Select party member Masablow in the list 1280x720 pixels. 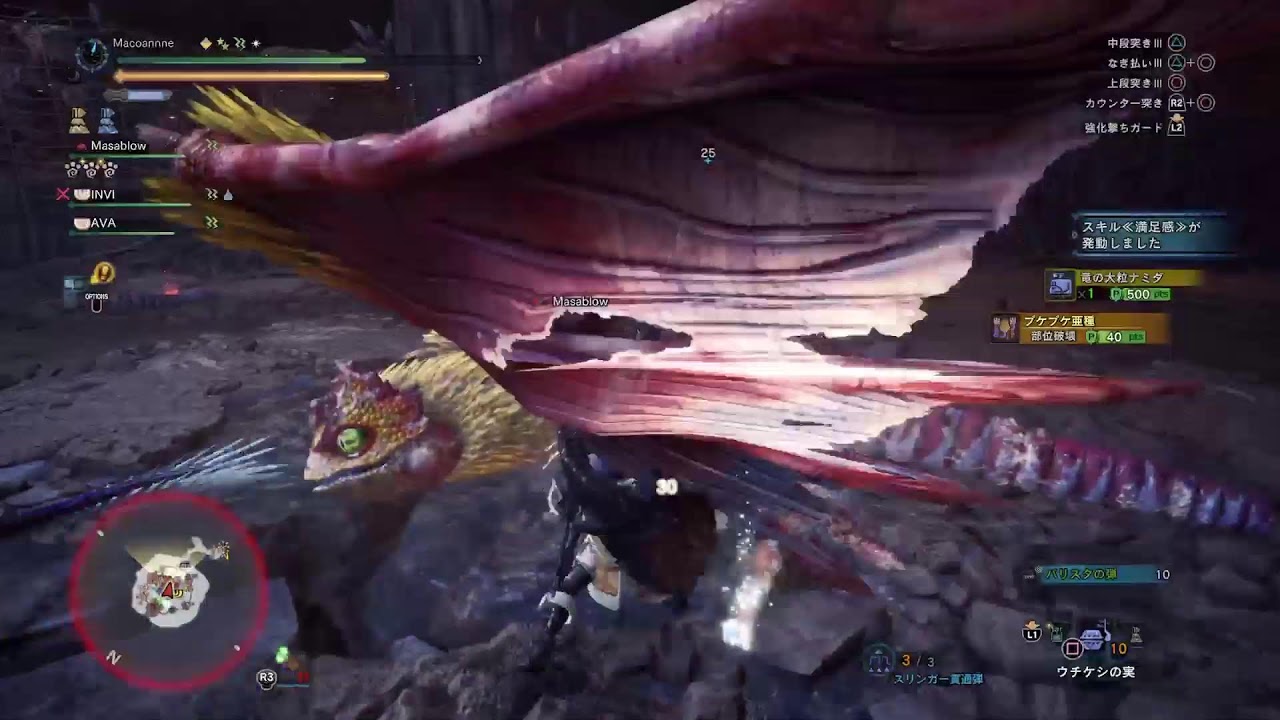[118, 146]
